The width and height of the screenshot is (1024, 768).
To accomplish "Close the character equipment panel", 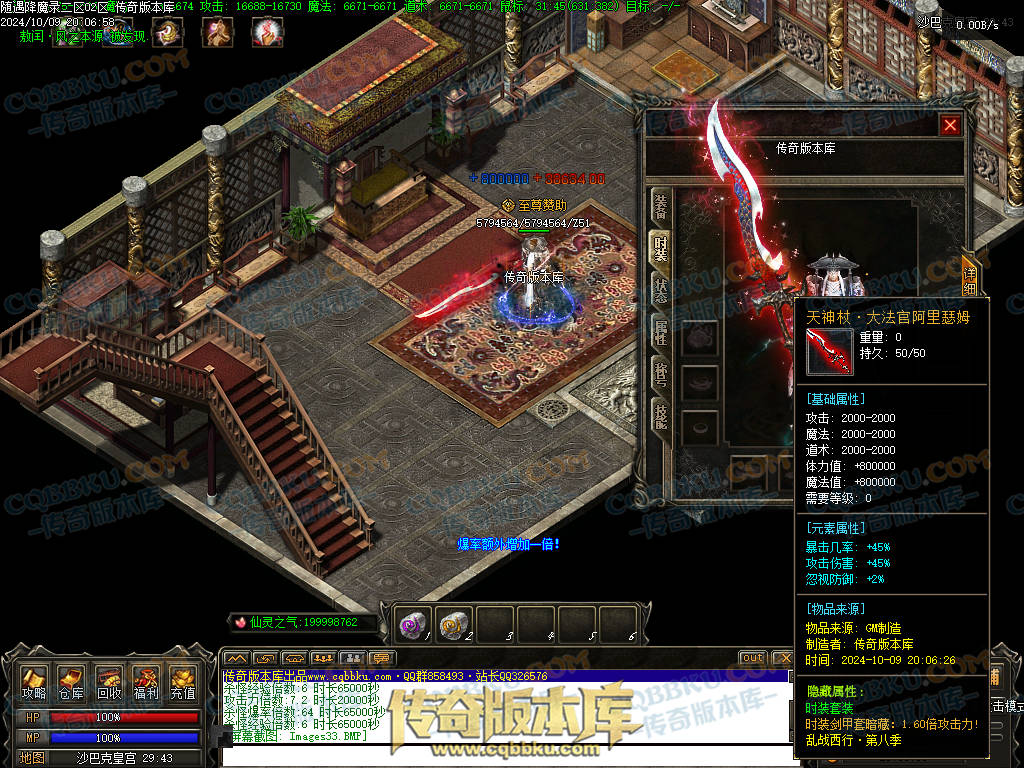I will coord(950,125).
